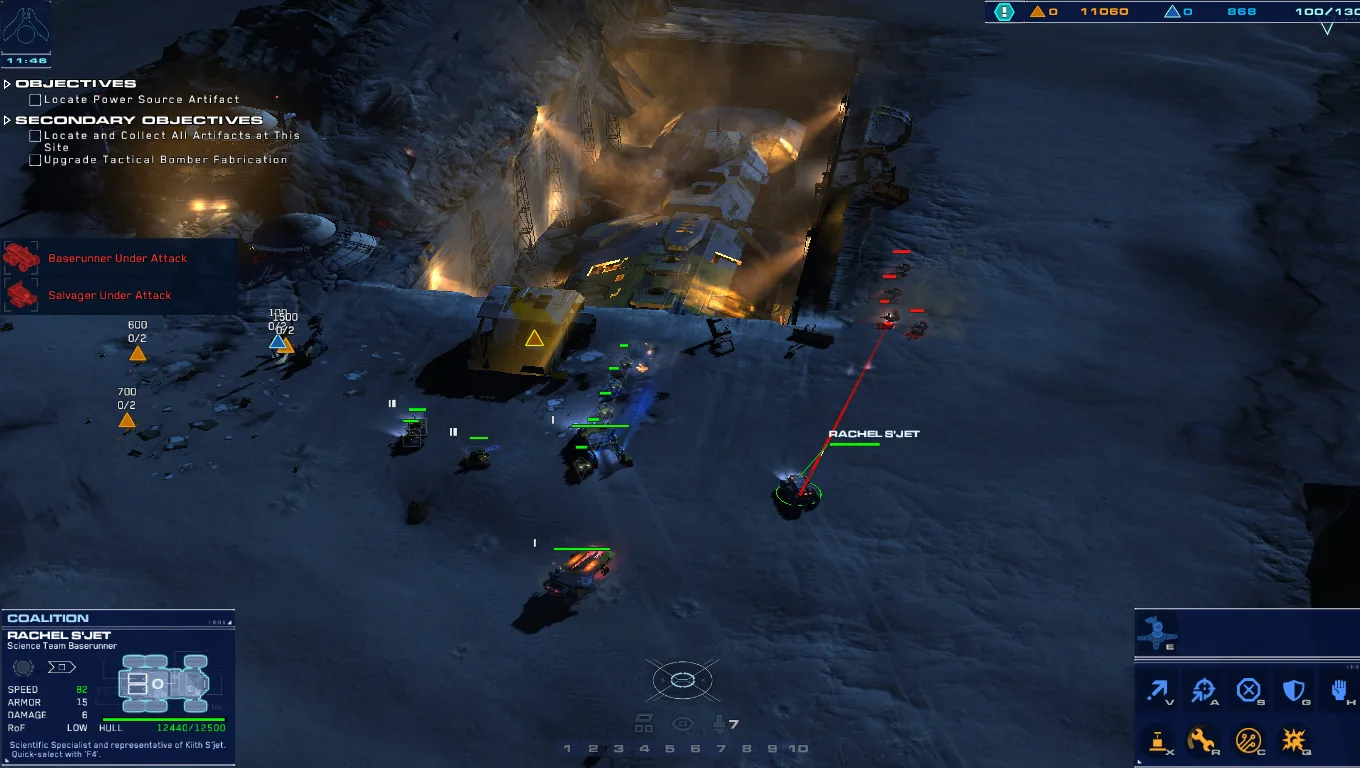Toggle Hold Fire with the hand icon

click(x=1337, y=691)
